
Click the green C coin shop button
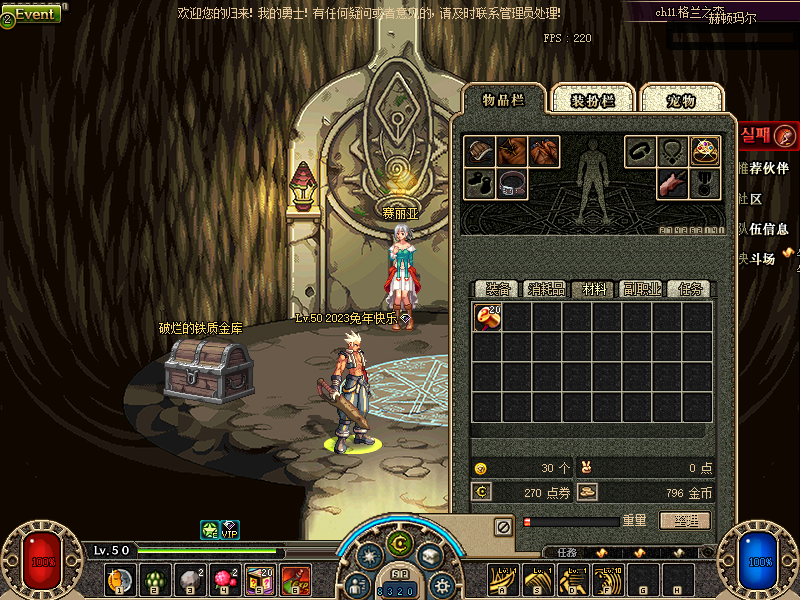400,544
